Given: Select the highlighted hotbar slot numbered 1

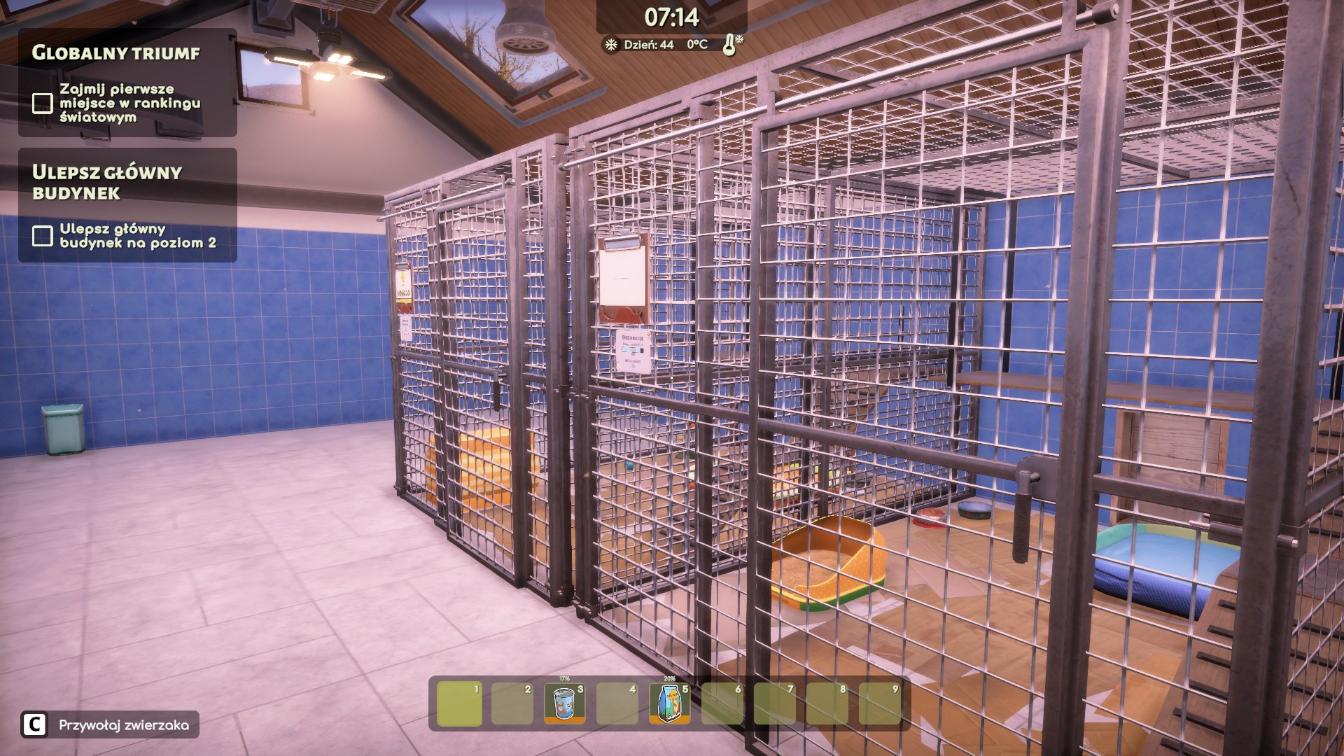Looking at the screenshot, I should coord(459,703).
